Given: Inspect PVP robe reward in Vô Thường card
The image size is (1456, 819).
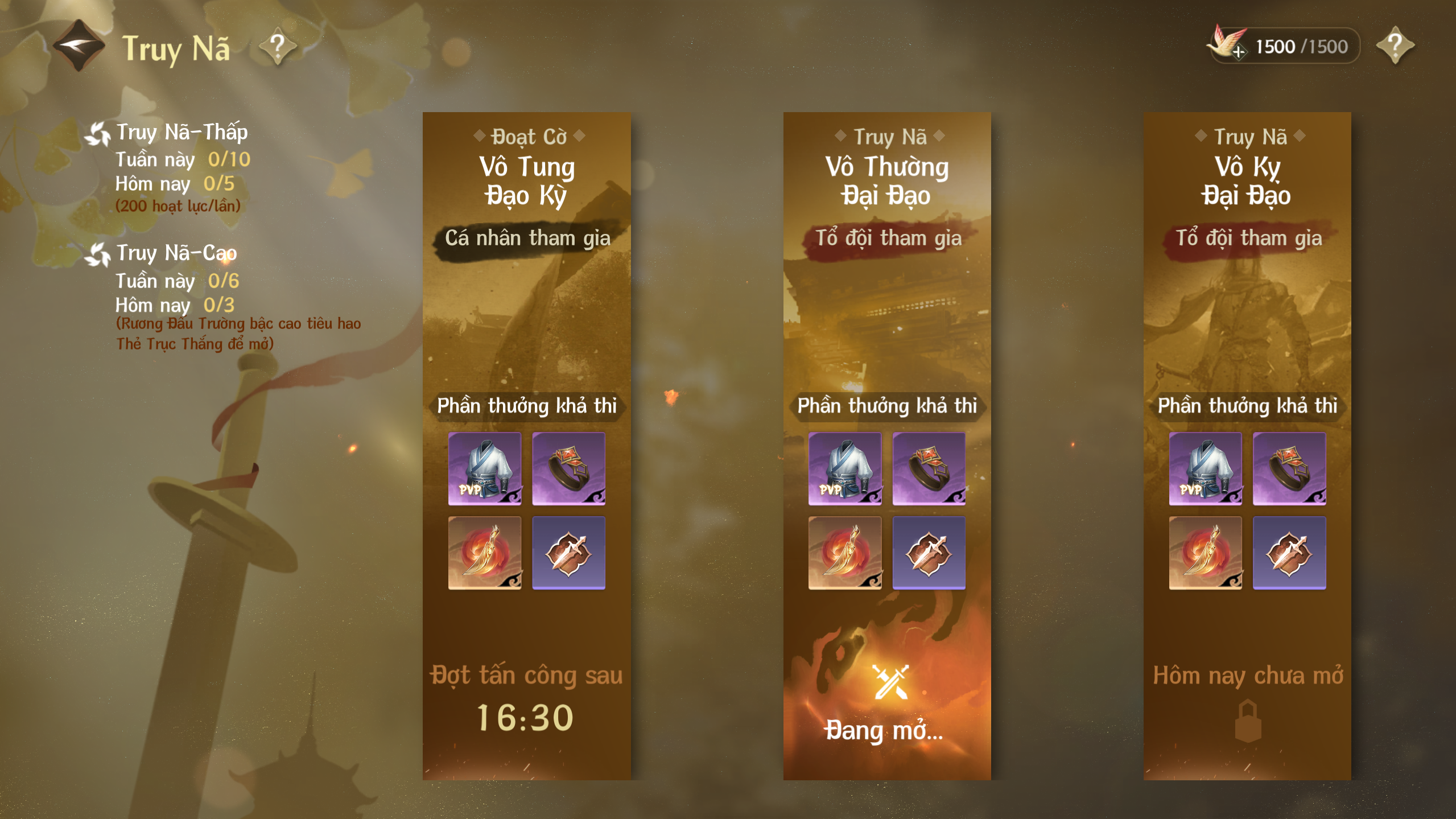Looking at the screenshot, I should click(845, 468).
